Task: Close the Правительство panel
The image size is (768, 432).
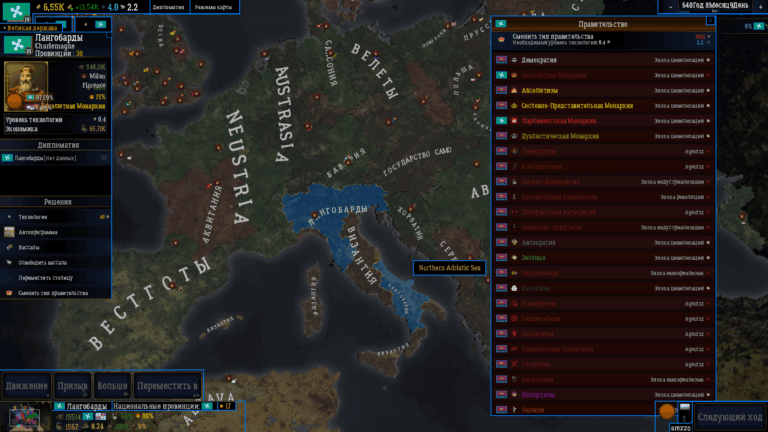Action: 711,20
